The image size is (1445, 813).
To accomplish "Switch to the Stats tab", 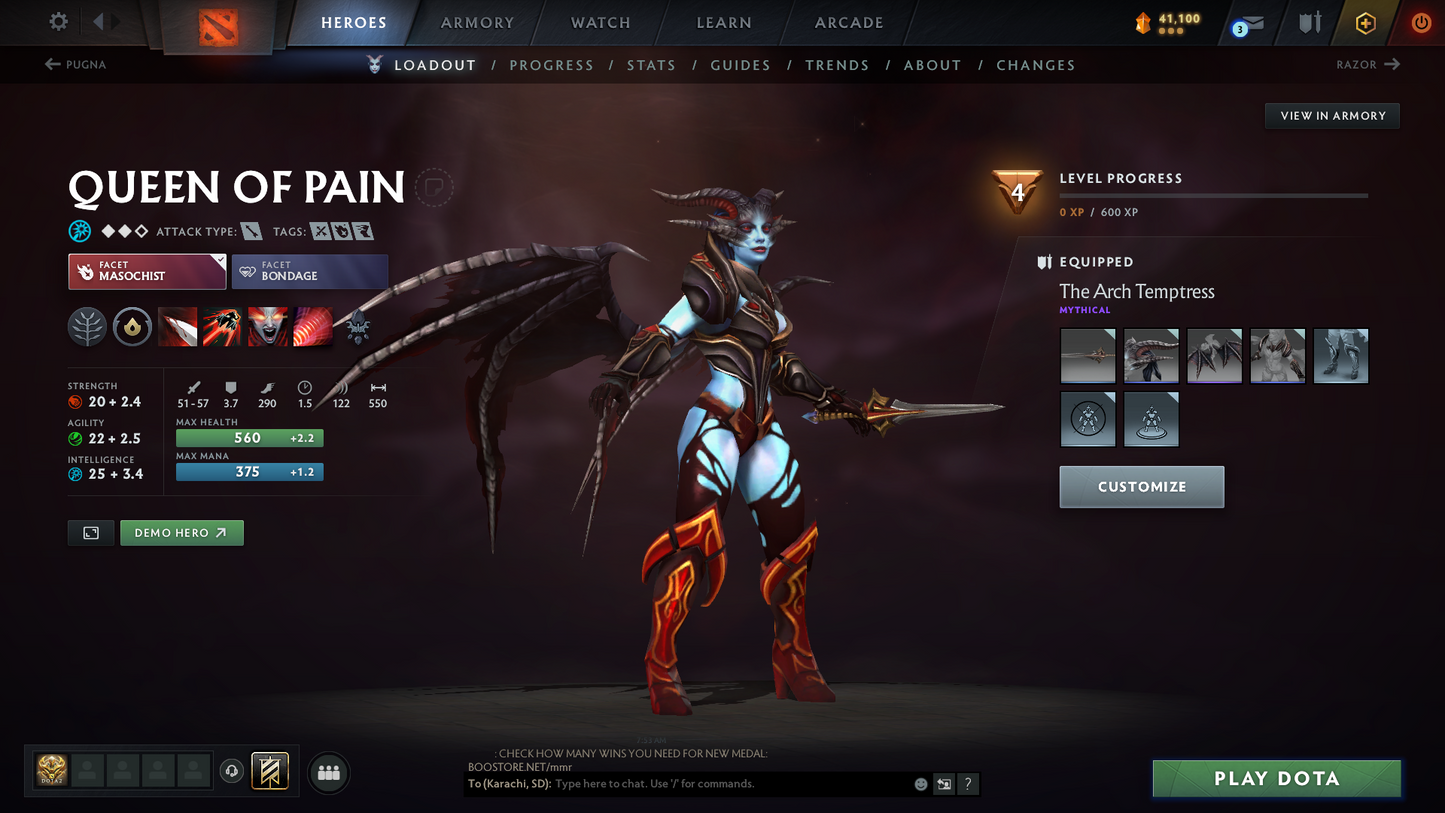I will click(651, 64).
